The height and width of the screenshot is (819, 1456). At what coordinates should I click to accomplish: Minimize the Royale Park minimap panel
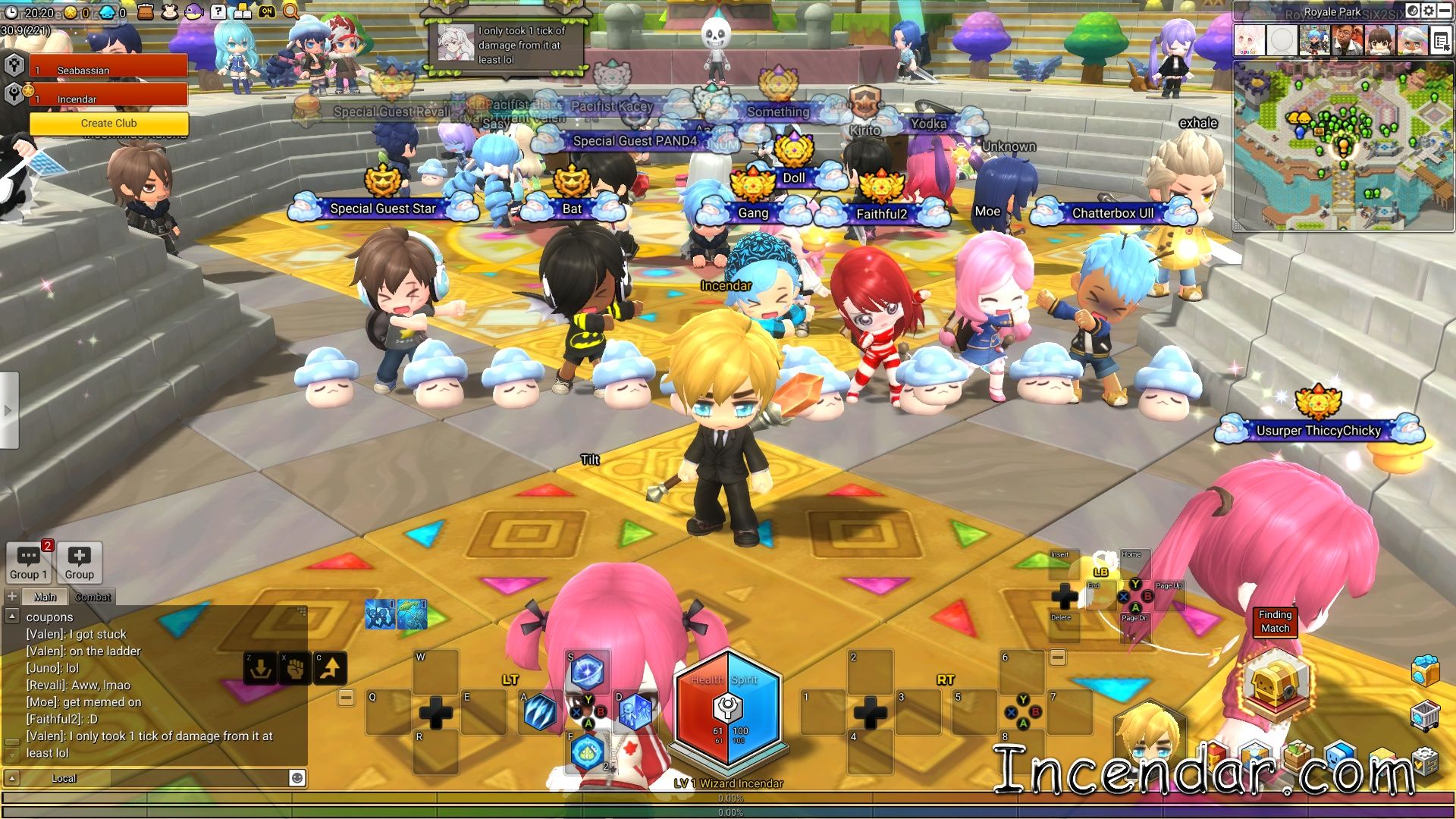click(x=1445, y=11)
